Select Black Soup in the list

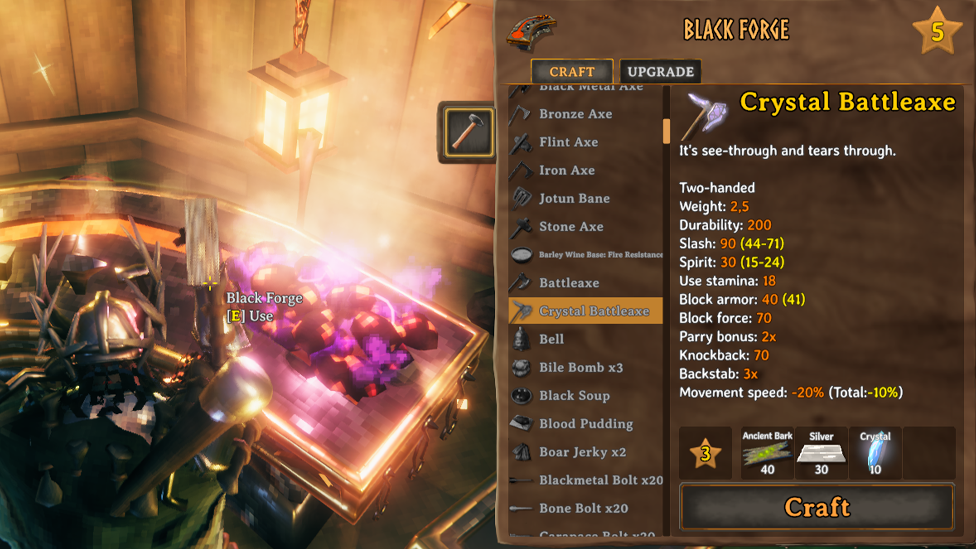574,395
